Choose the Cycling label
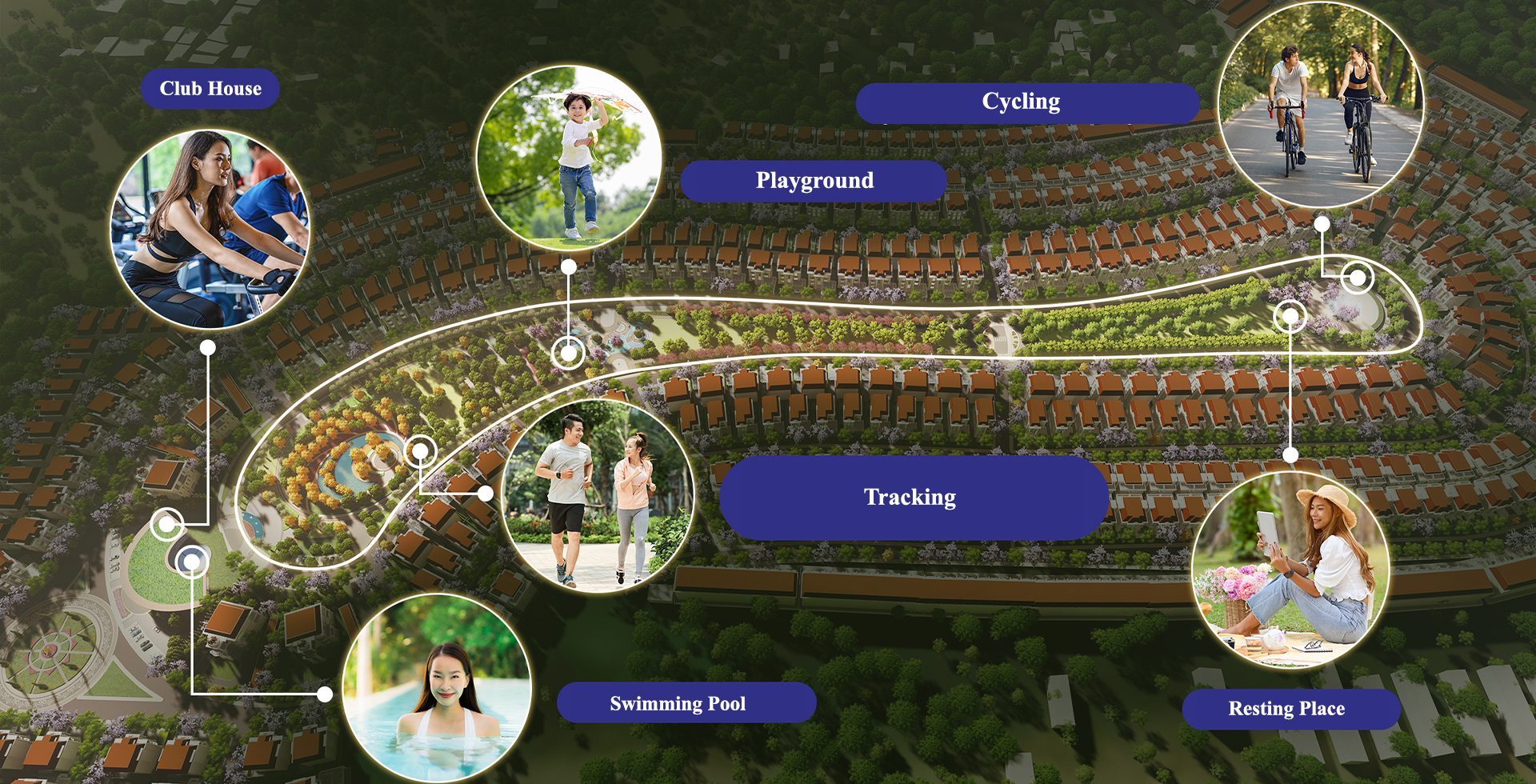Image resolution: width=1536 pixels, height=784 pixels. point(1021,102)
